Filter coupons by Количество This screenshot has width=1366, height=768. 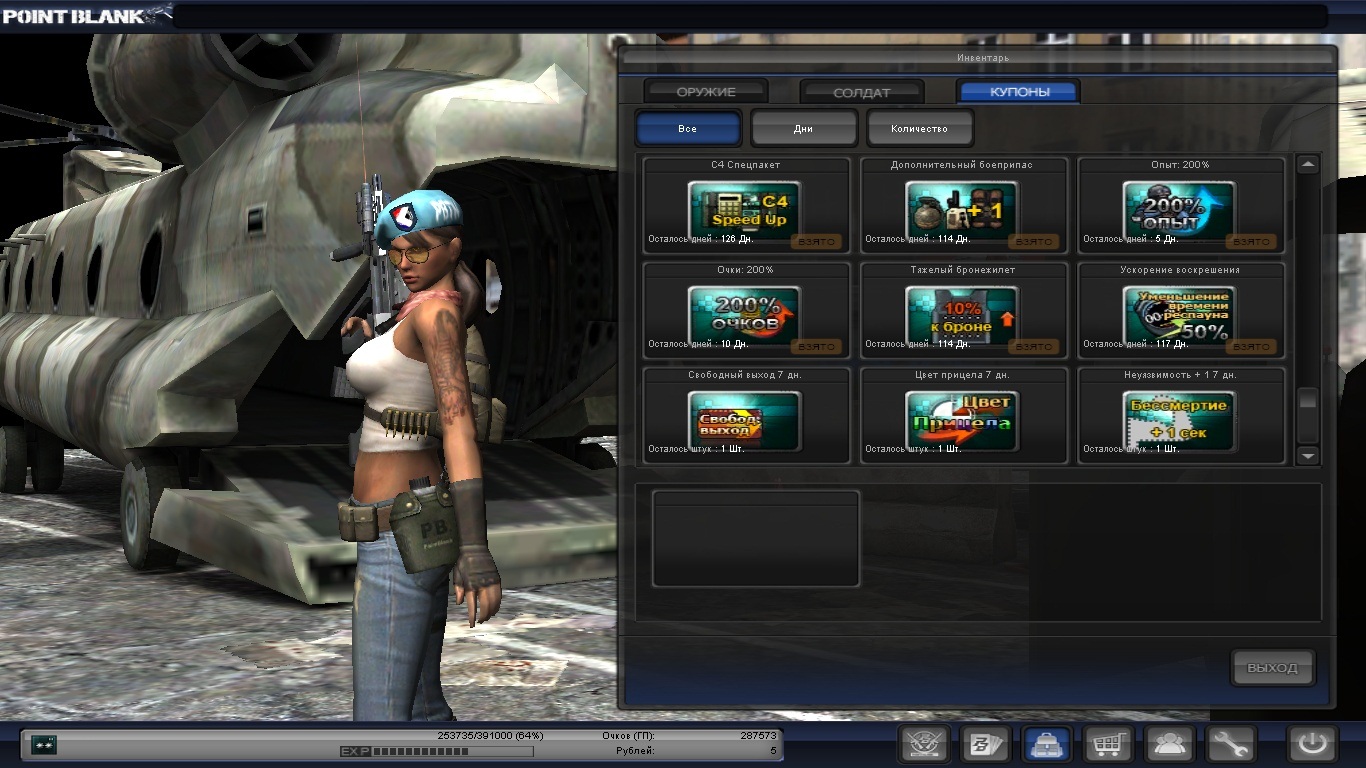[919, 128]
